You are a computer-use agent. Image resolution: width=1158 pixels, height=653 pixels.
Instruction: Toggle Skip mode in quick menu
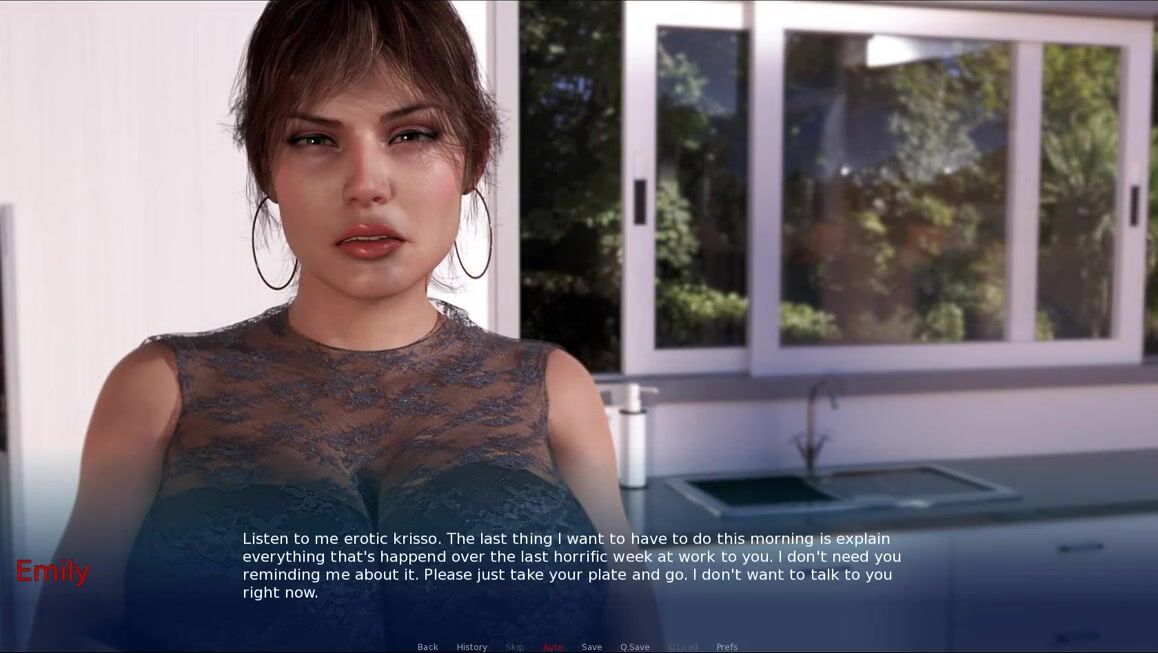pos(515,647)
